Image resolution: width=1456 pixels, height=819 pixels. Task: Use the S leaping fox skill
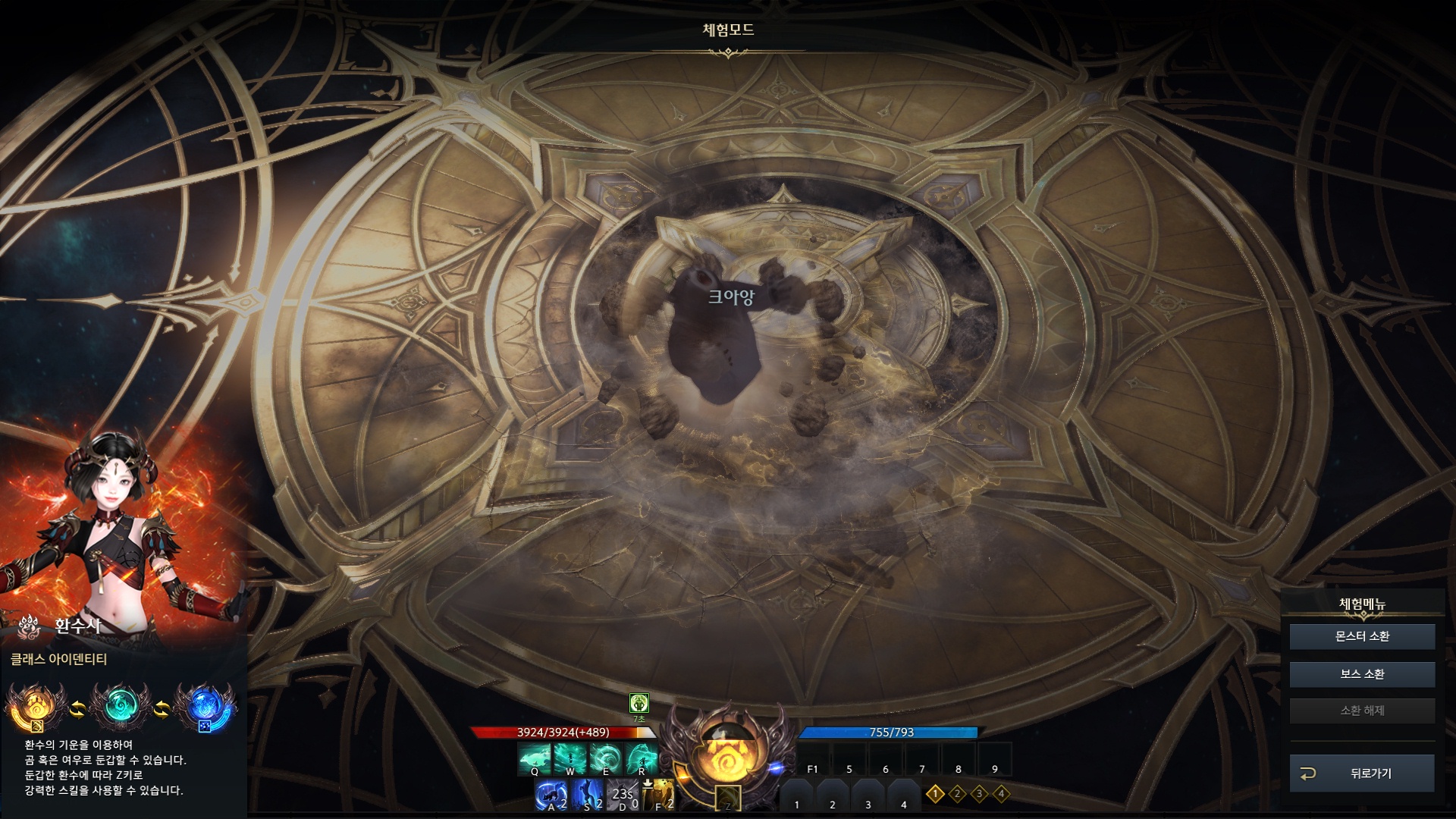click(587, 795)
